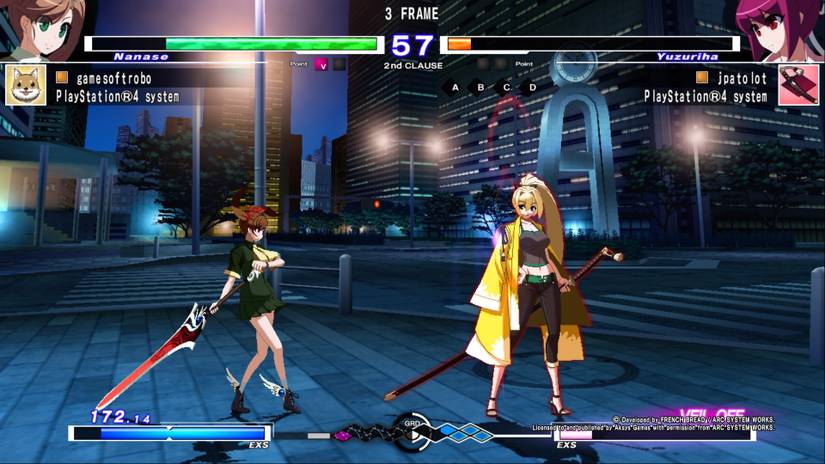Click the jpatolot player name plate
This screenshot has width=825, height=464.
click(729, 77)
